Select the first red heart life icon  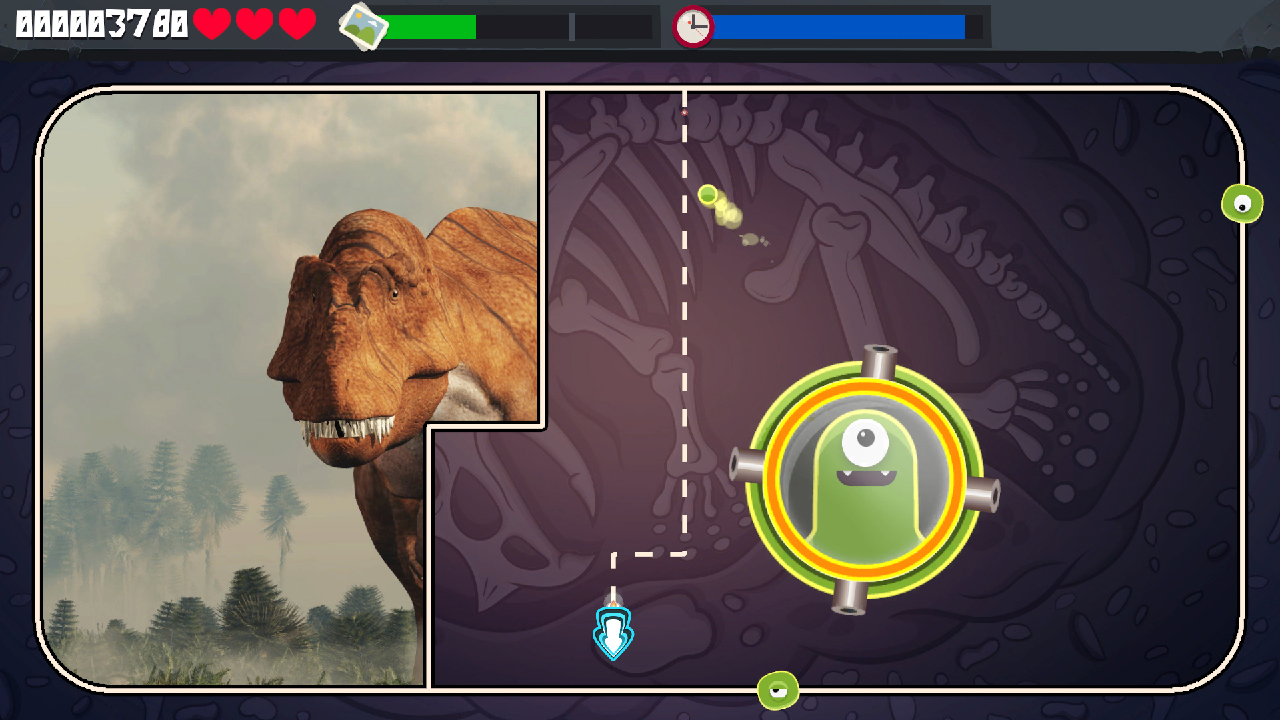coord(213,25)
